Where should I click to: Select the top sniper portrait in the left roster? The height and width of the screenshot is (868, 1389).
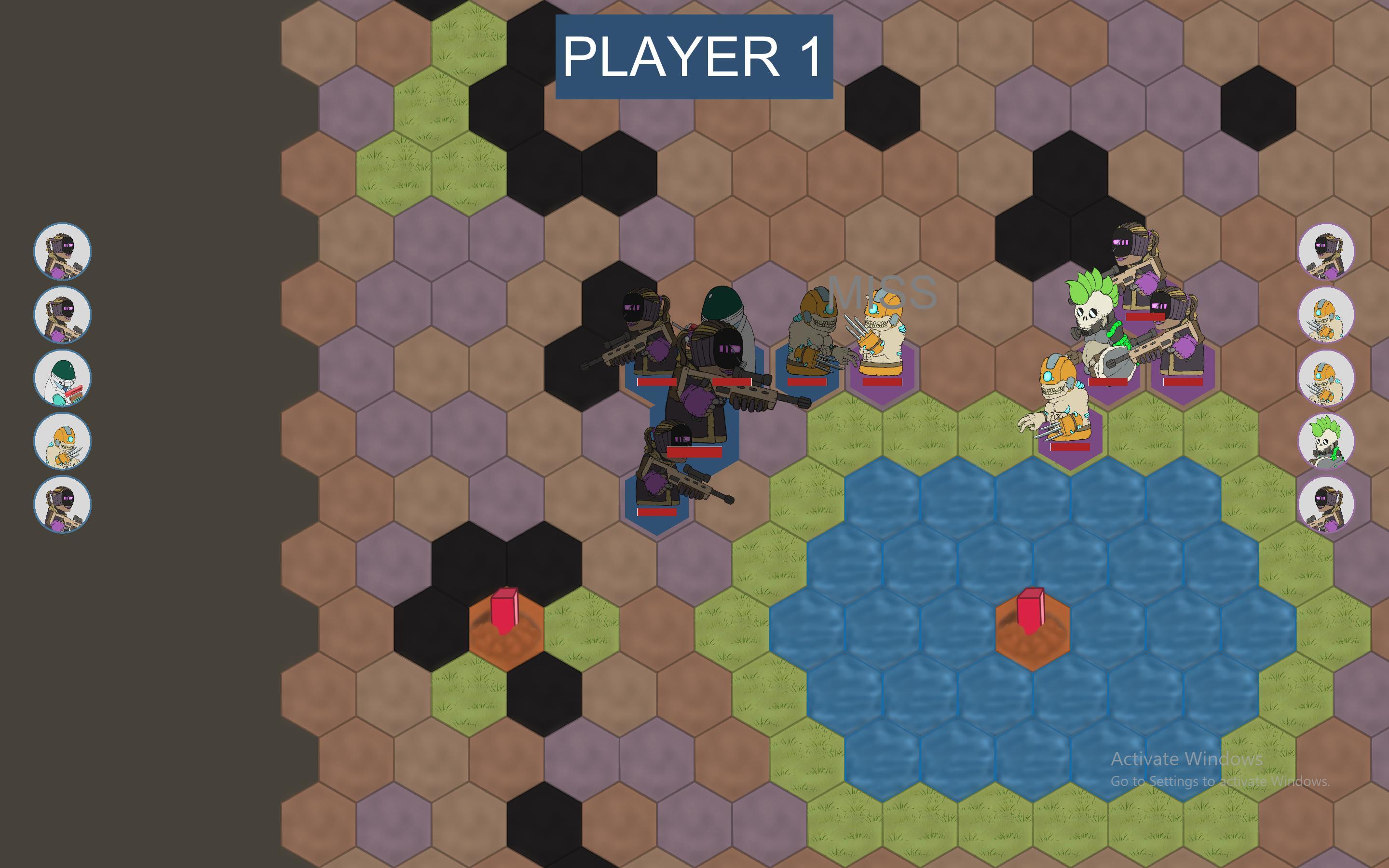63,250
